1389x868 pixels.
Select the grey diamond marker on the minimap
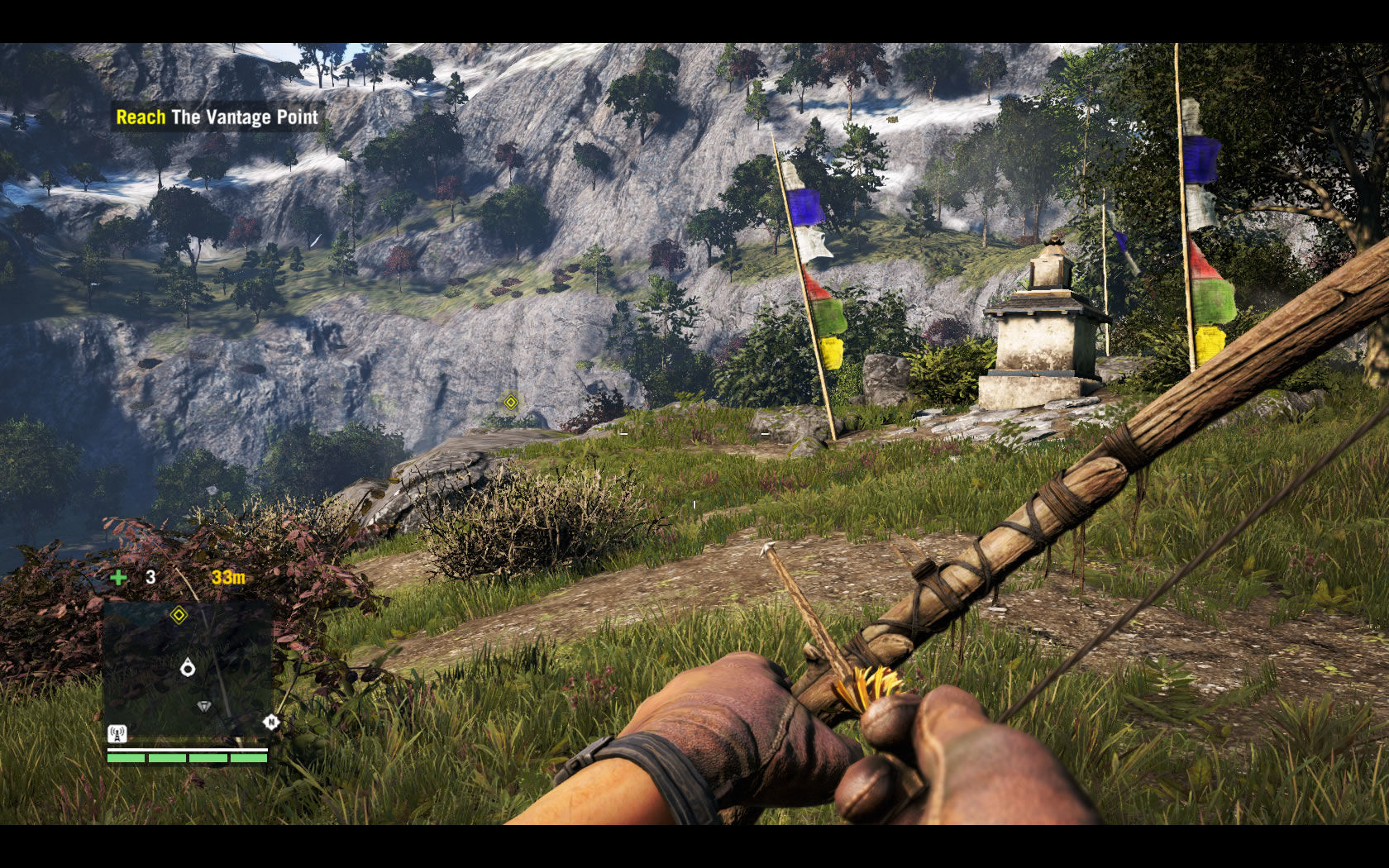(204, 706)
